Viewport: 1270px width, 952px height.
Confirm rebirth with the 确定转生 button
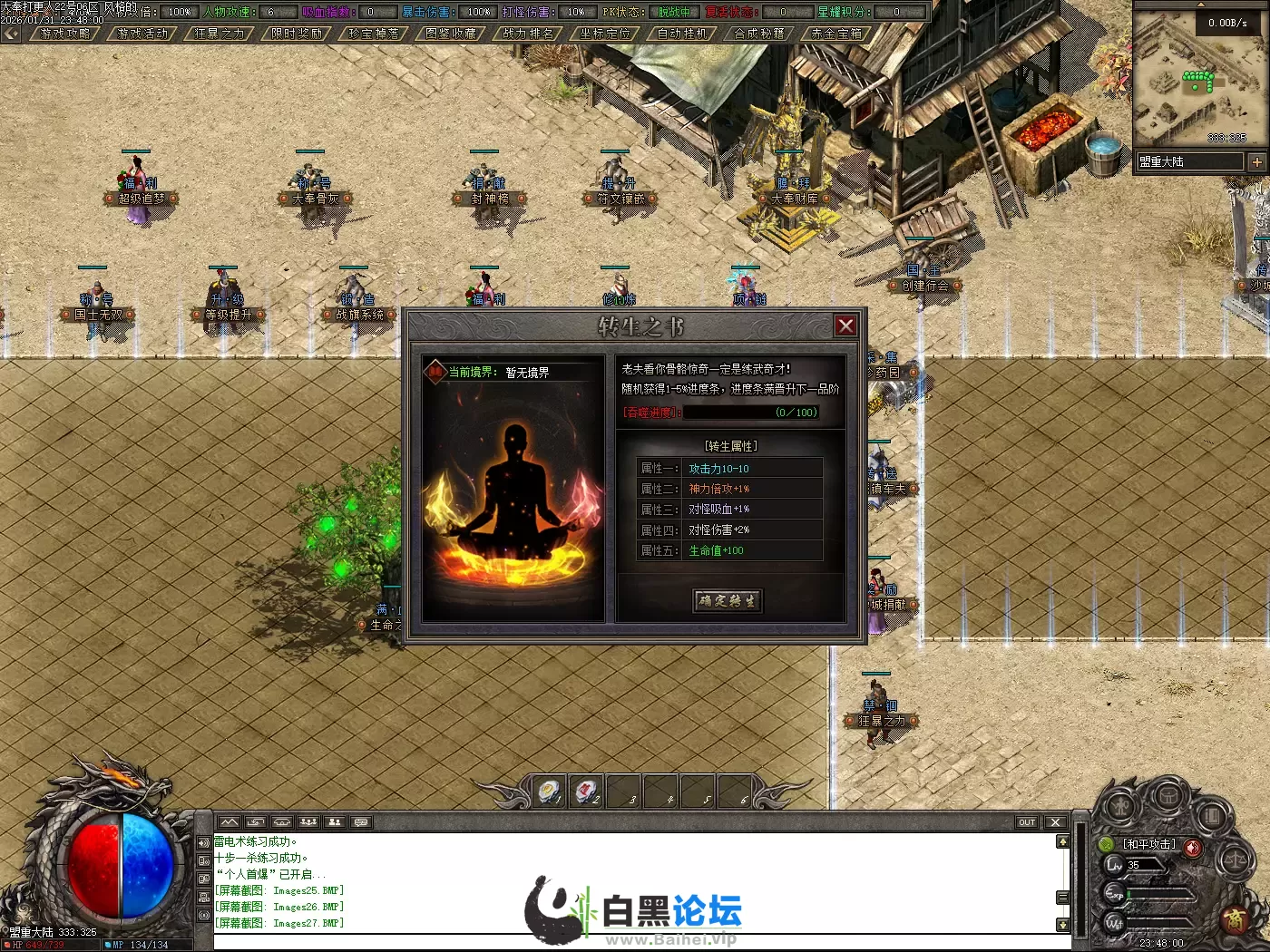pyautogui.click(x=728, y=600)
